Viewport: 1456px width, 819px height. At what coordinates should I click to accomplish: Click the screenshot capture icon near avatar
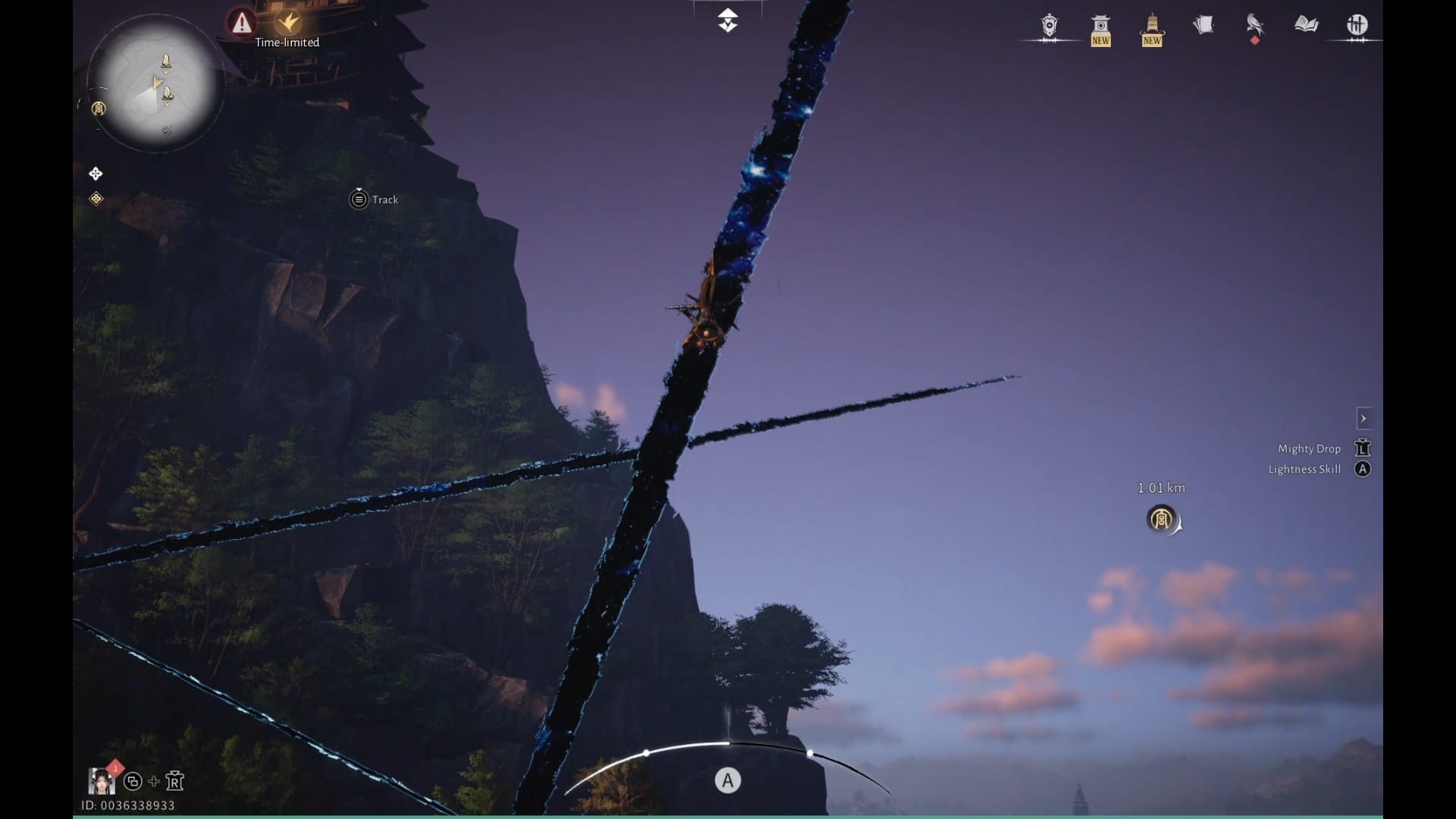click(x=133, y=781)
